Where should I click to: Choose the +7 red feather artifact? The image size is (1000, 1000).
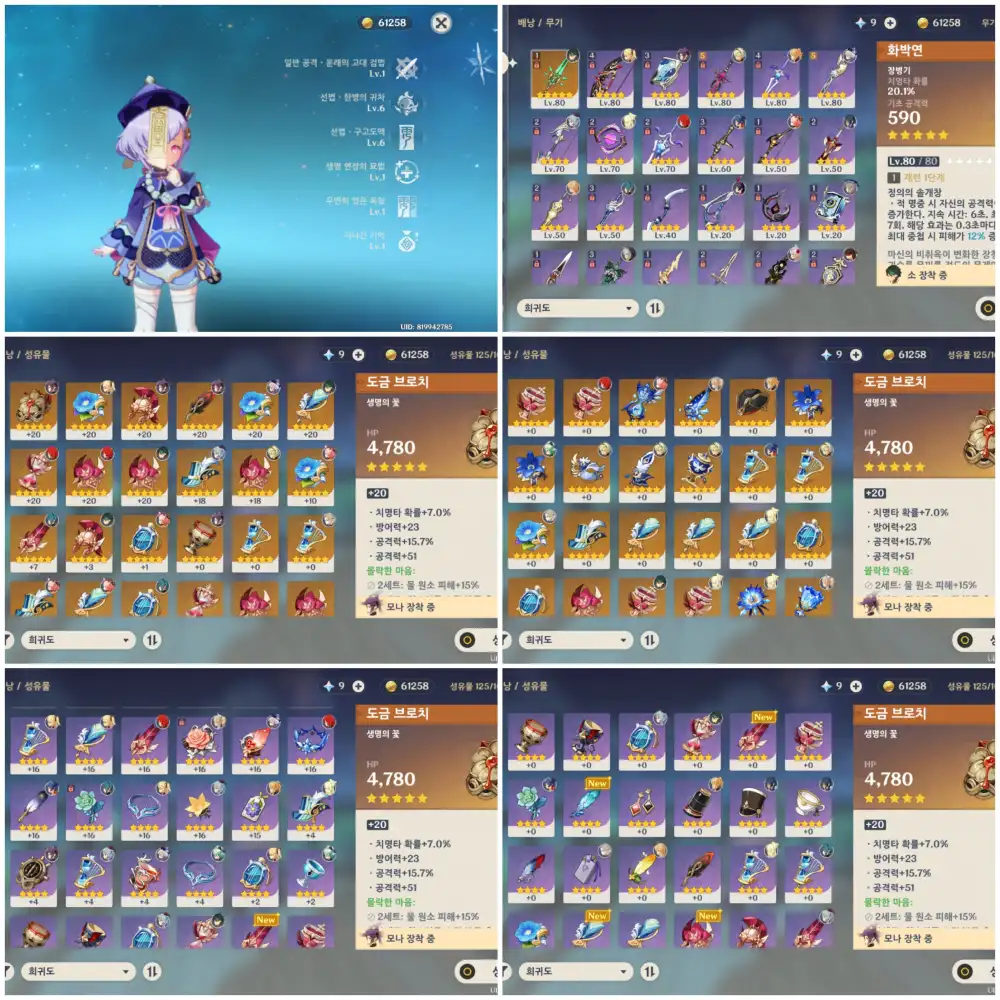(33, 538)
